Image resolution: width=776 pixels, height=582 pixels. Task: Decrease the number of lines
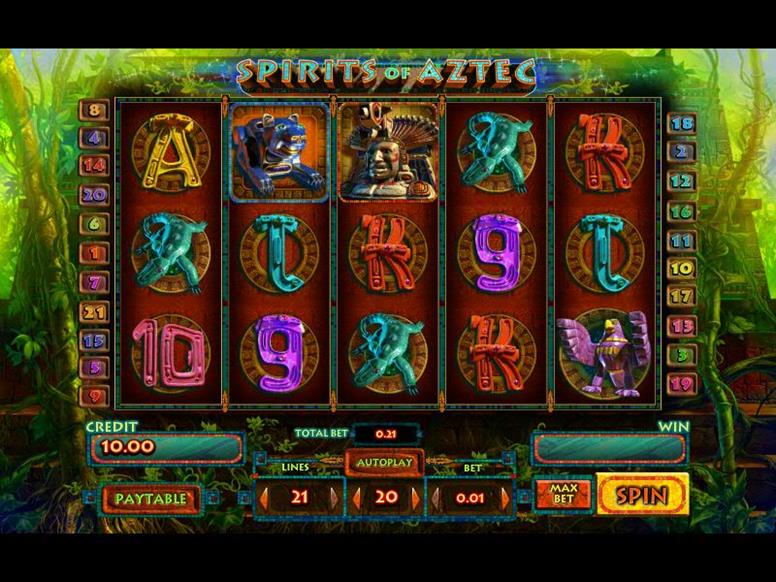(x=265, y=497)
